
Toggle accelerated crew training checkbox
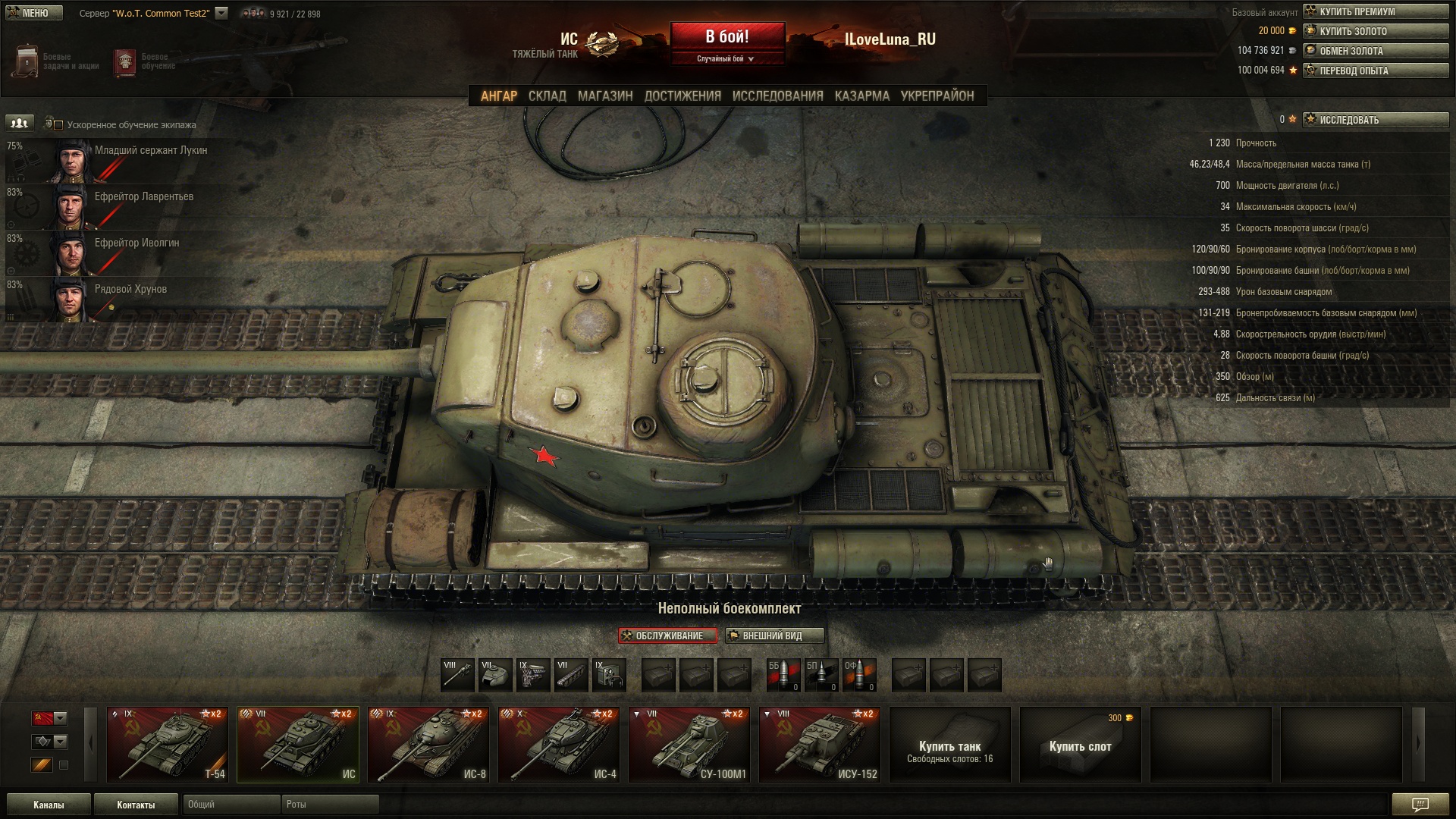[58, 125]
